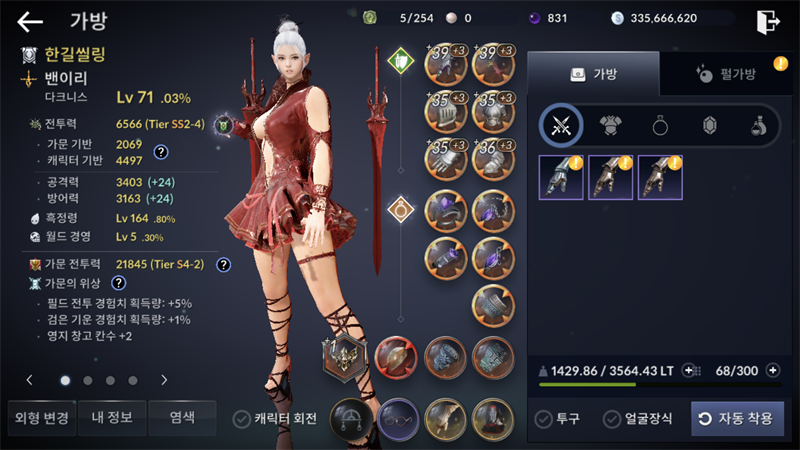The height and width of the screenshot is (450, 800).
Task: Select the crossed swords weapon filter
Action: click(x=561, y=125)
